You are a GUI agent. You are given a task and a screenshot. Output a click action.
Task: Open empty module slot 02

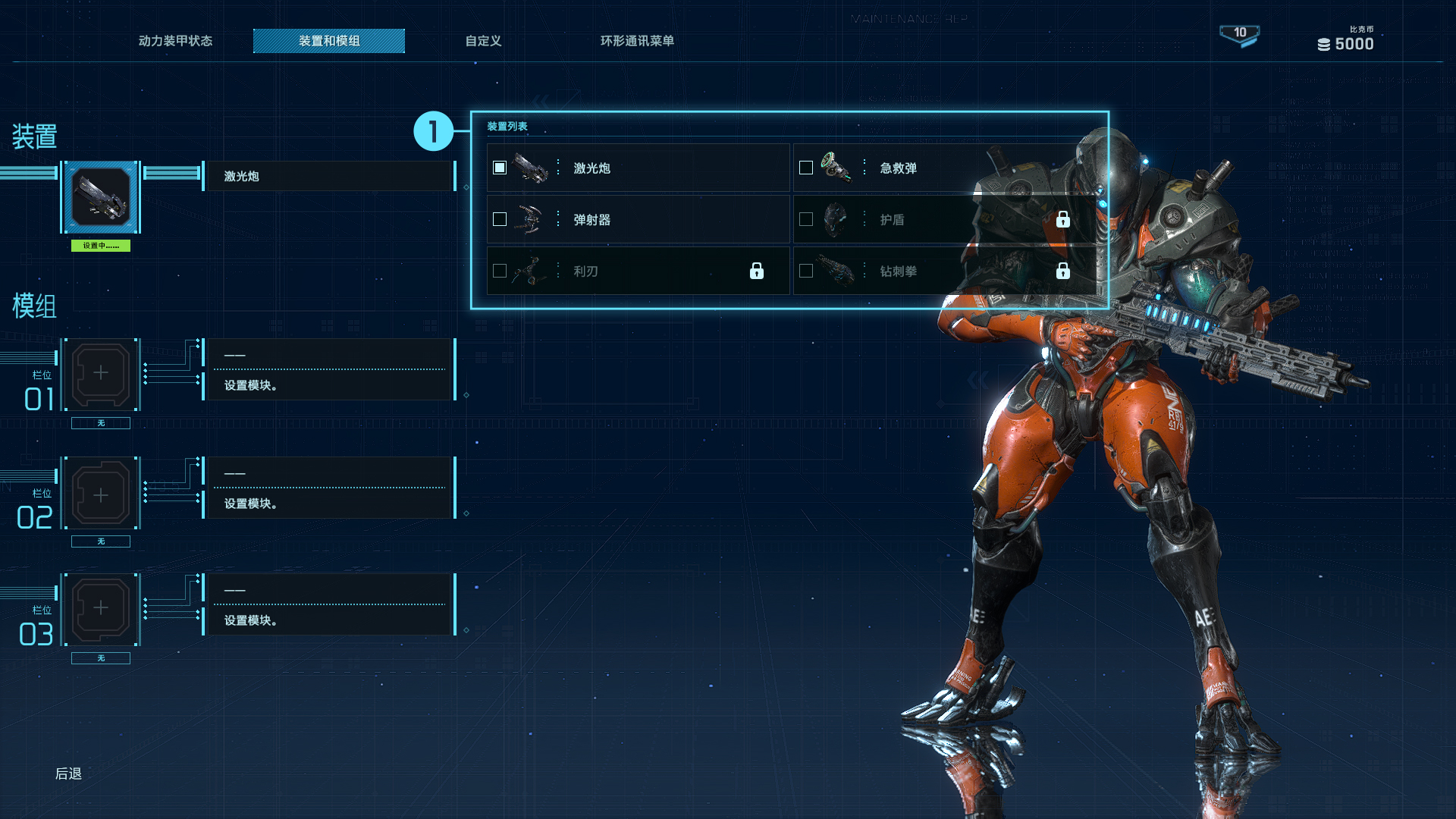(101, 493)
